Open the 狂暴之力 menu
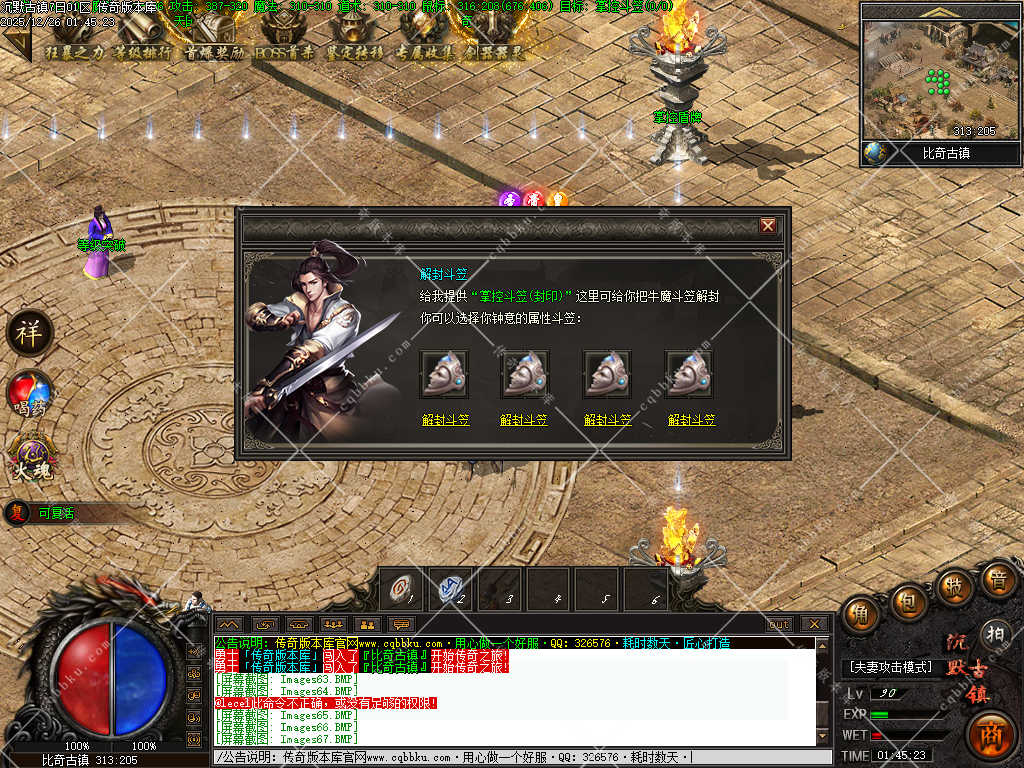Image resolution: width=1024 pixels, height=768 pixels. [x=73, y=51]
